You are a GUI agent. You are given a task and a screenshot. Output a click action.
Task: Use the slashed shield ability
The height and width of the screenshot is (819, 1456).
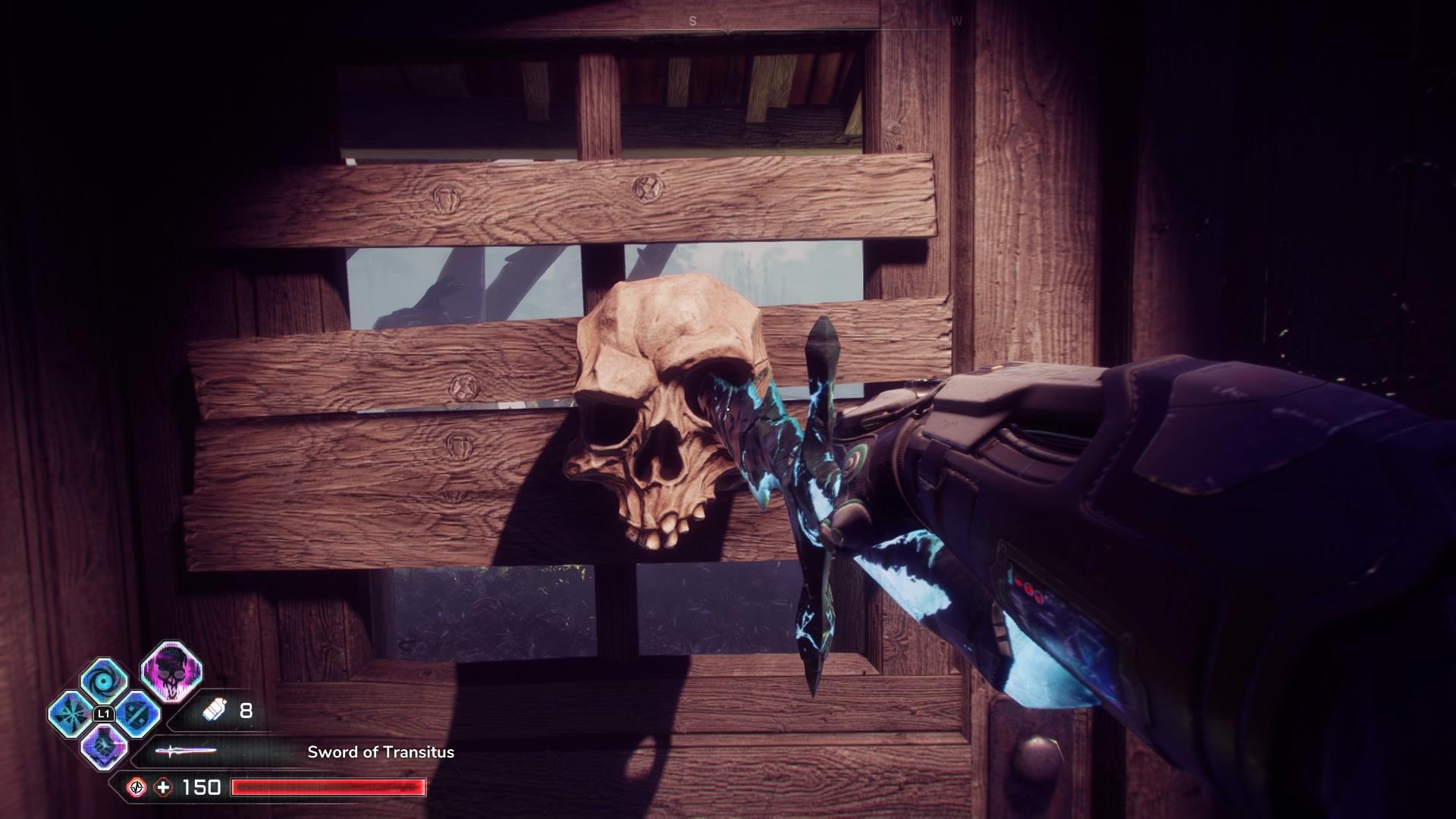(137, 714)
